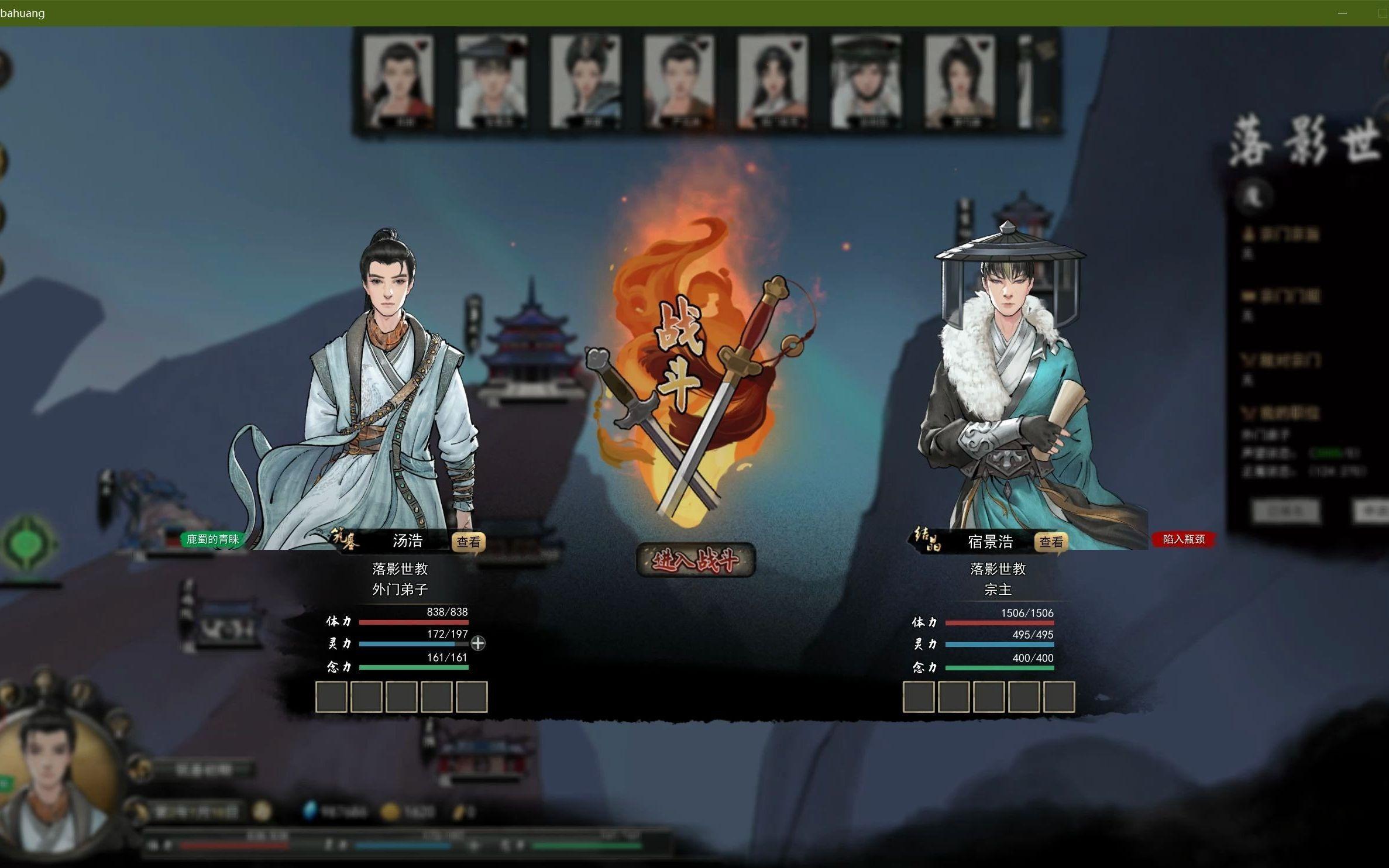Open 宿景浩's info via his 查看 button
1389x868 pixels.
(x=1051, y=542)
